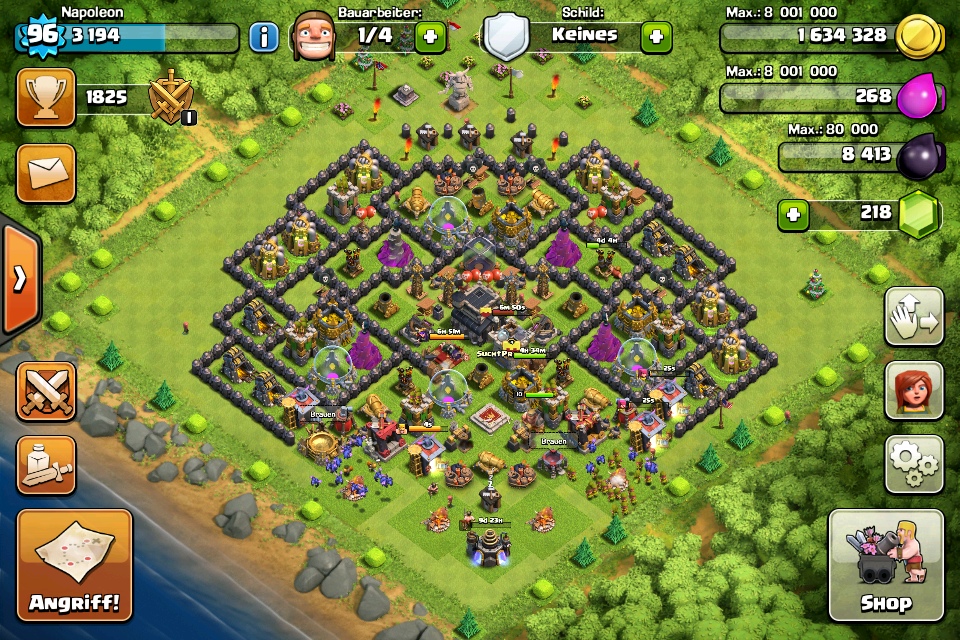This screenshot has width=960, height=640.
Task: Open settings via the gears button
Action: tap(914, 464)
